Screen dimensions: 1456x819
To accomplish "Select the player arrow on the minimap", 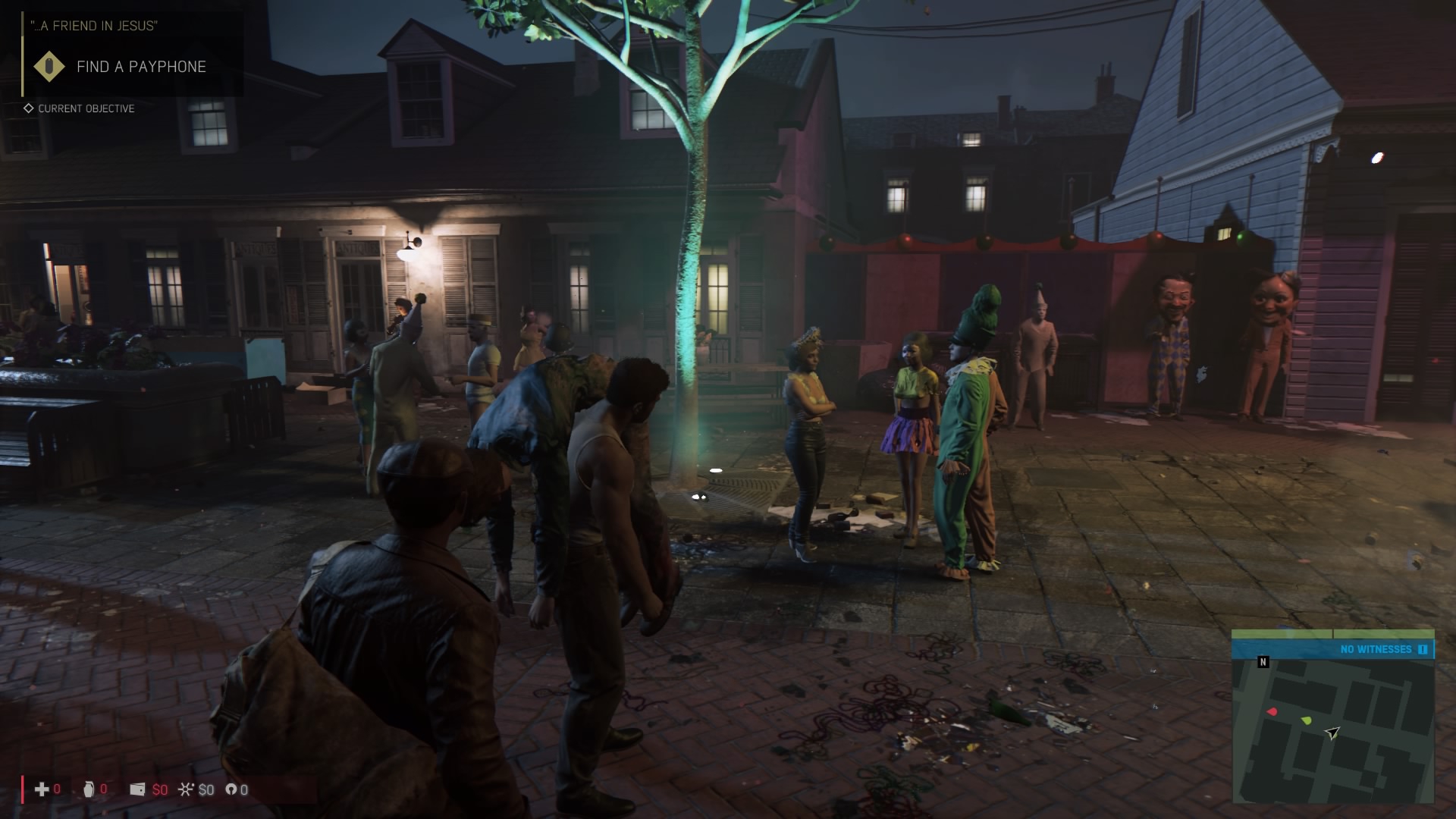I will click(x=1332, y=733).
